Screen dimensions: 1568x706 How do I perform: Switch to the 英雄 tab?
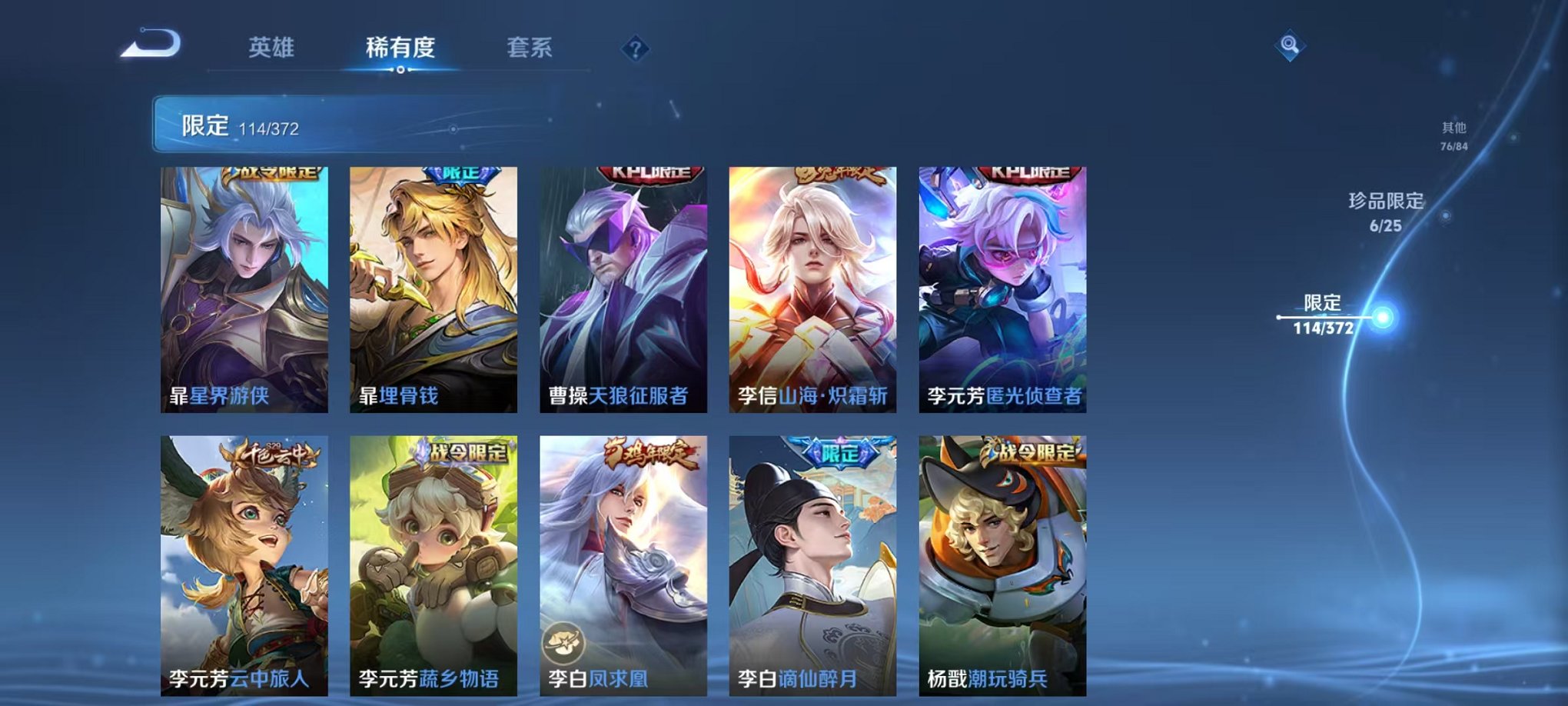(269, 48)
